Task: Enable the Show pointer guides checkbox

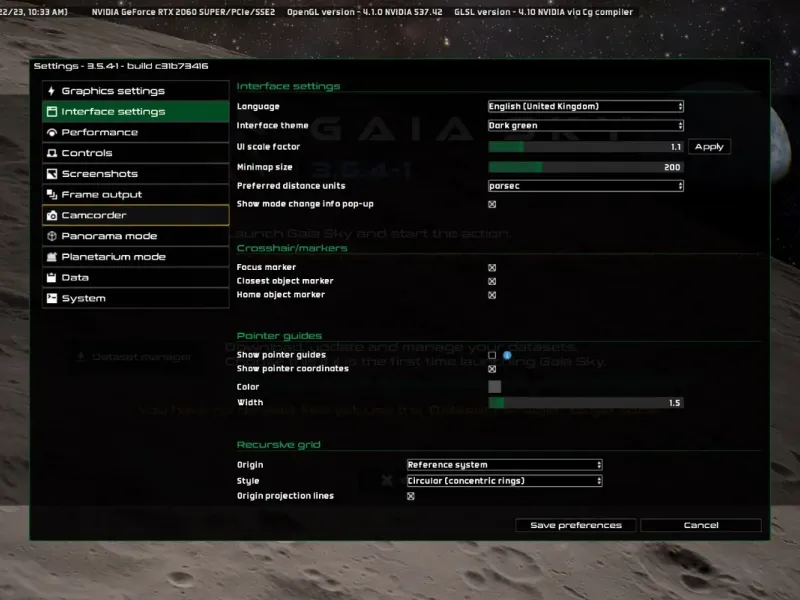Action: point(492,355)
